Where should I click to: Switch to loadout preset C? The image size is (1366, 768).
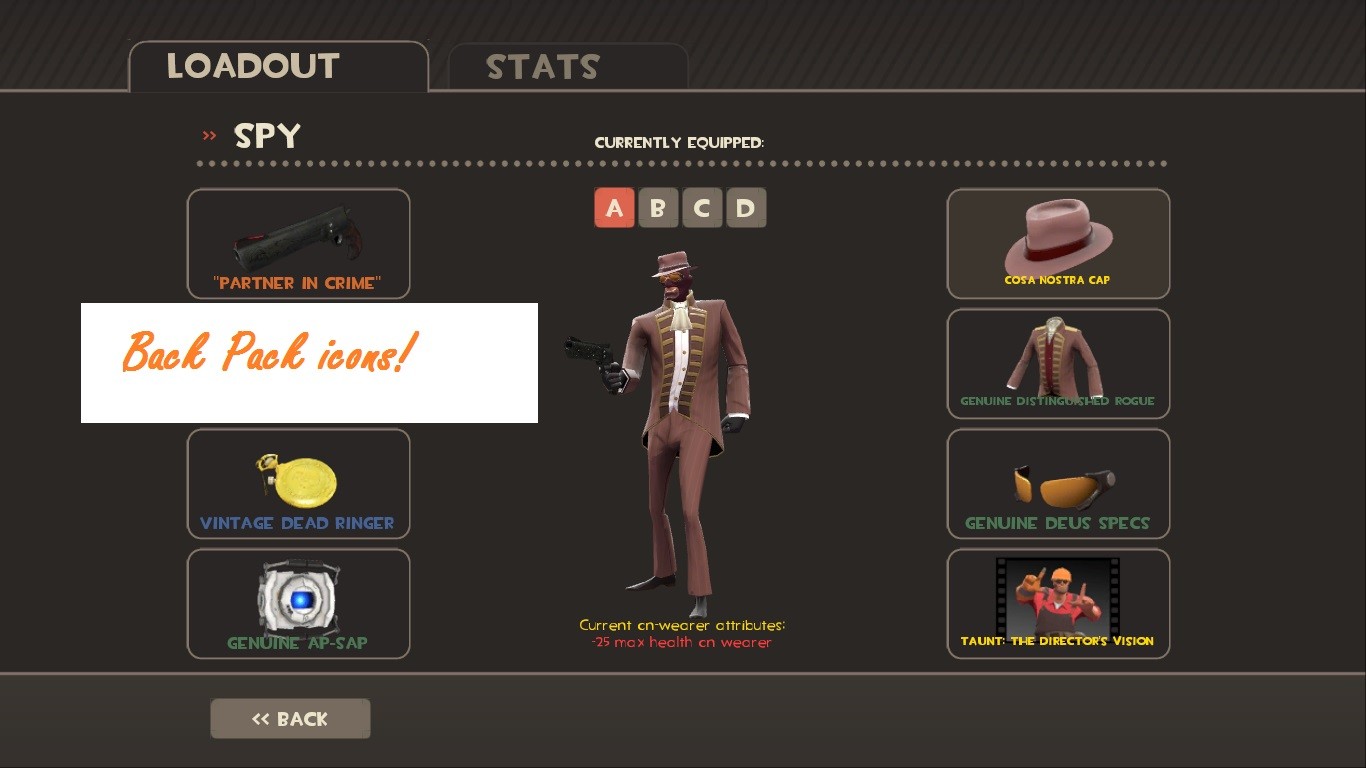click(702, 208)
